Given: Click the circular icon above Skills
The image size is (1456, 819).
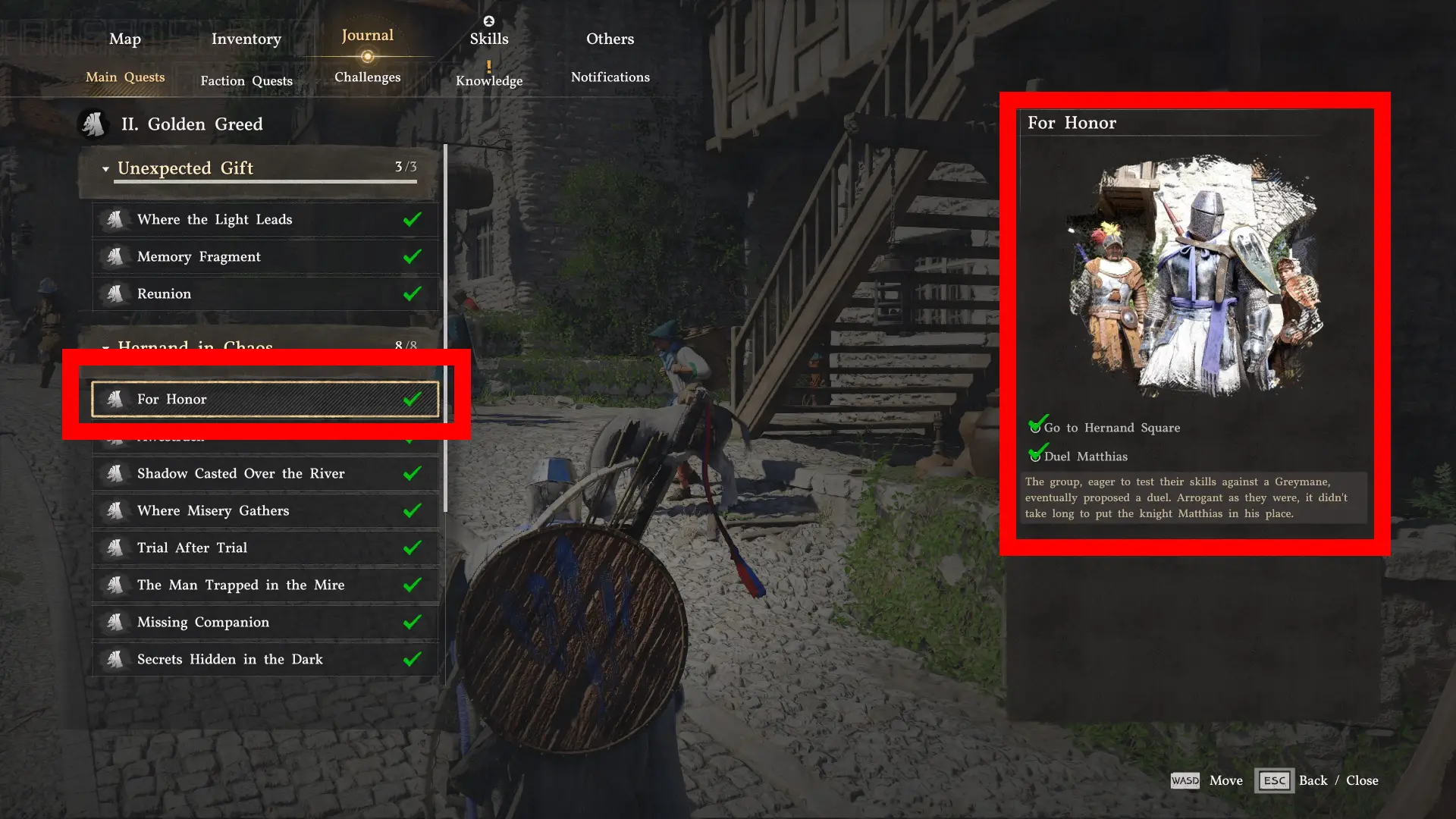Looking at the screenshot, I should (x=489, y=21).
